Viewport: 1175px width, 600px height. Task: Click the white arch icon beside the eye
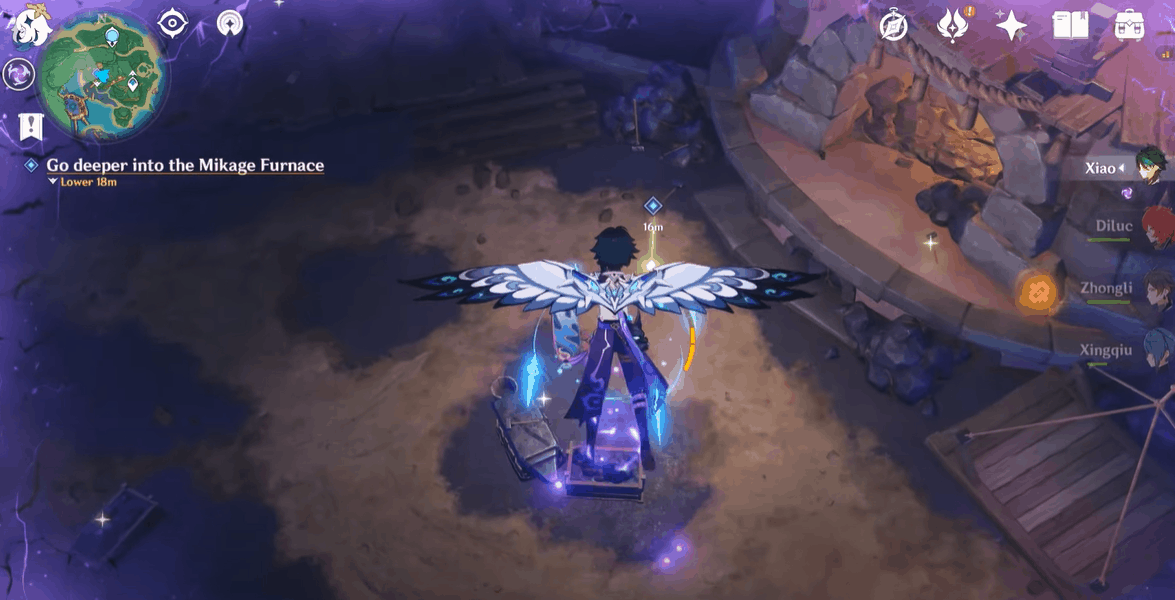231,24
